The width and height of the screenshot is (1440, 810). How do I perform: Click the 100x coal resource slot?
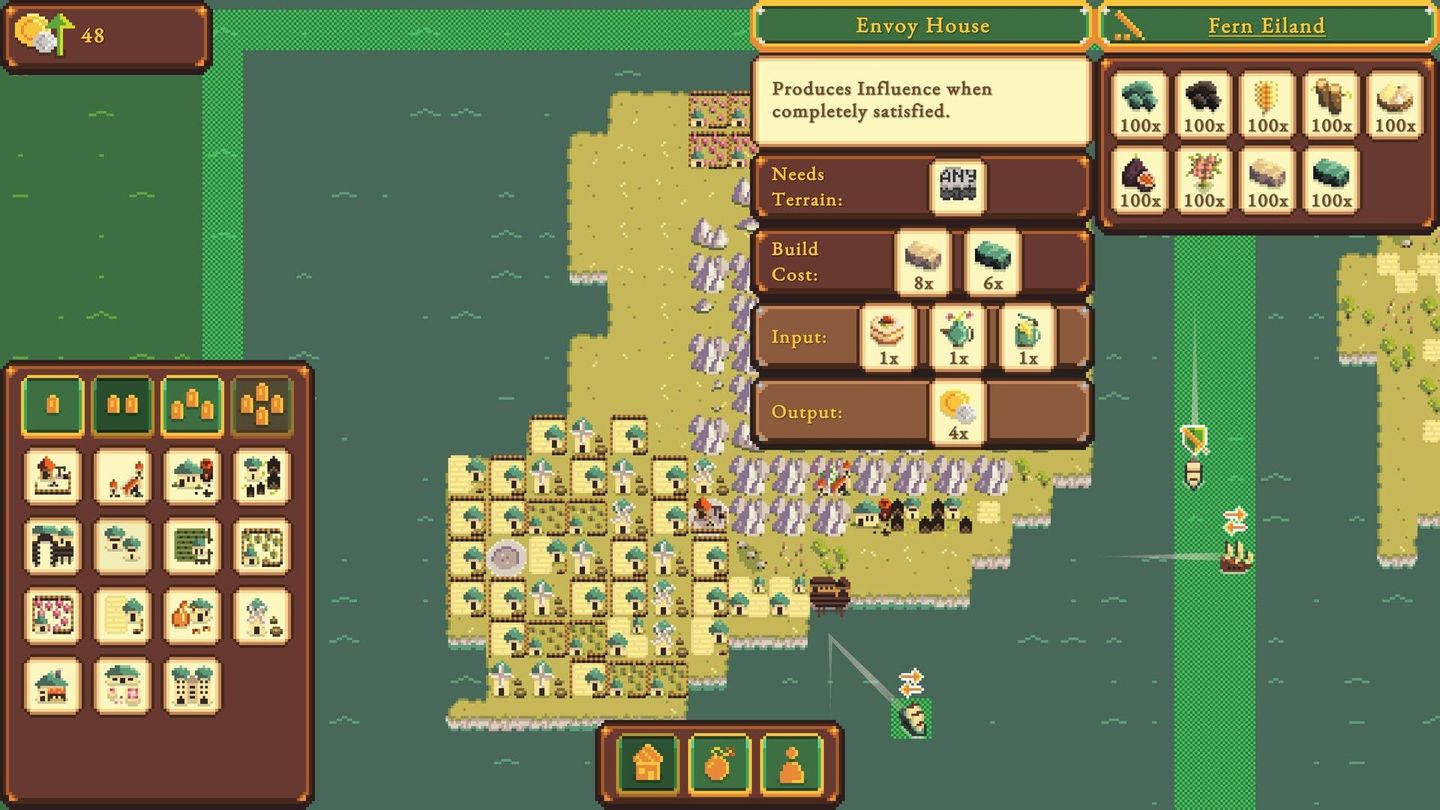point(1202,105)
